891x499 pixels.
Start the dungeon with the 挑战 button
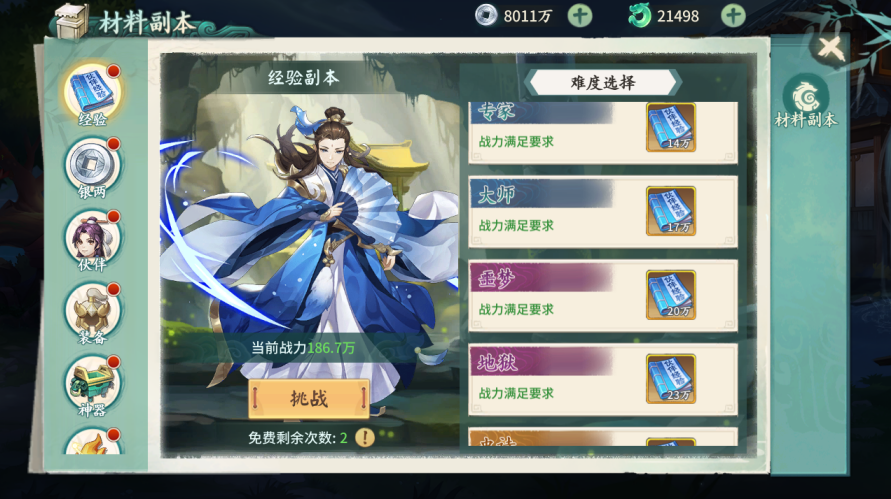(x=309, y=399)
